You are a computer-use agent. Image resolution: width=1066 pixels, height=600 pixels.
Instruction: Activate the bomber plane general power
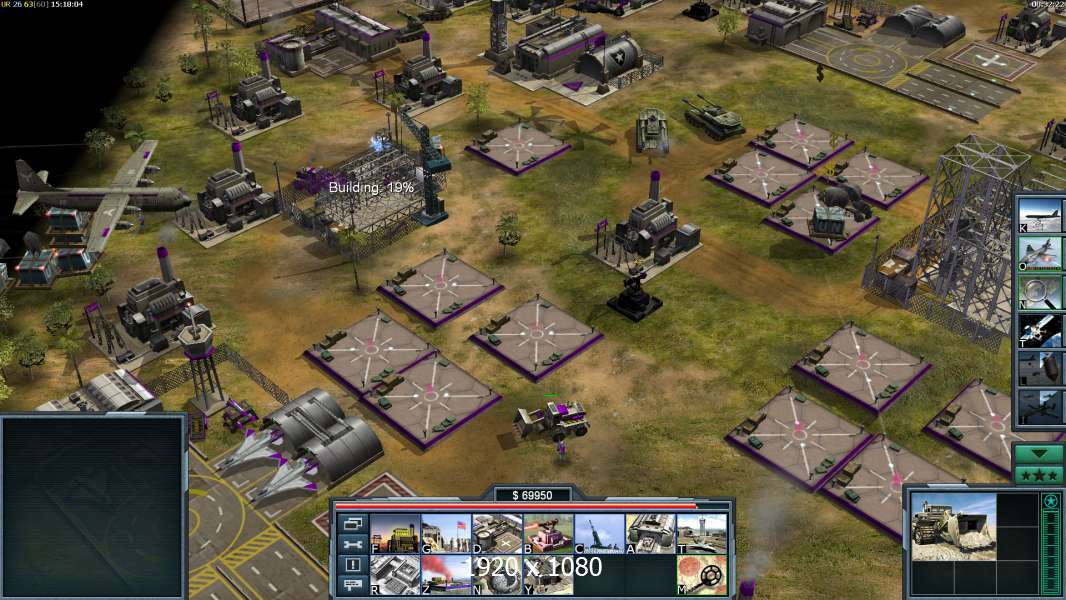pyautogui.click(x=1040, y=214)
